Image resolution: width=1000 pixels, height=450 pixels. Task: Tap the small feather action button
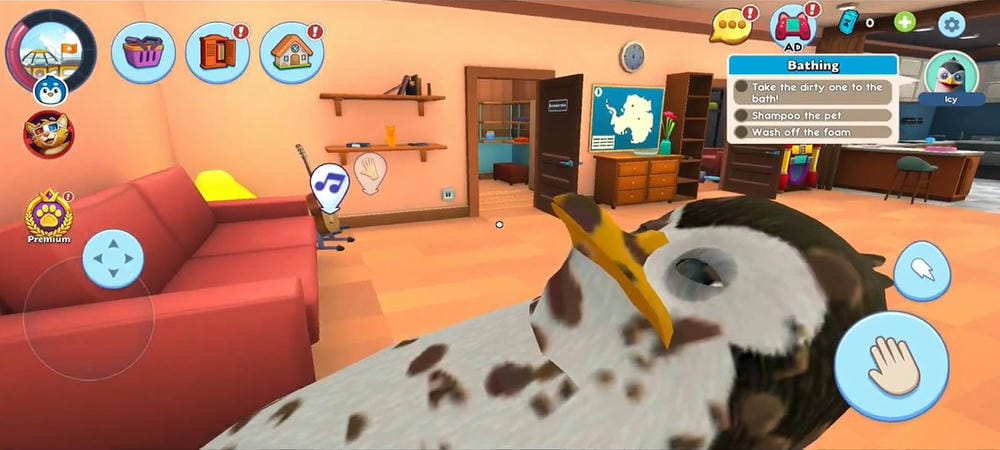tap(921, 271)
